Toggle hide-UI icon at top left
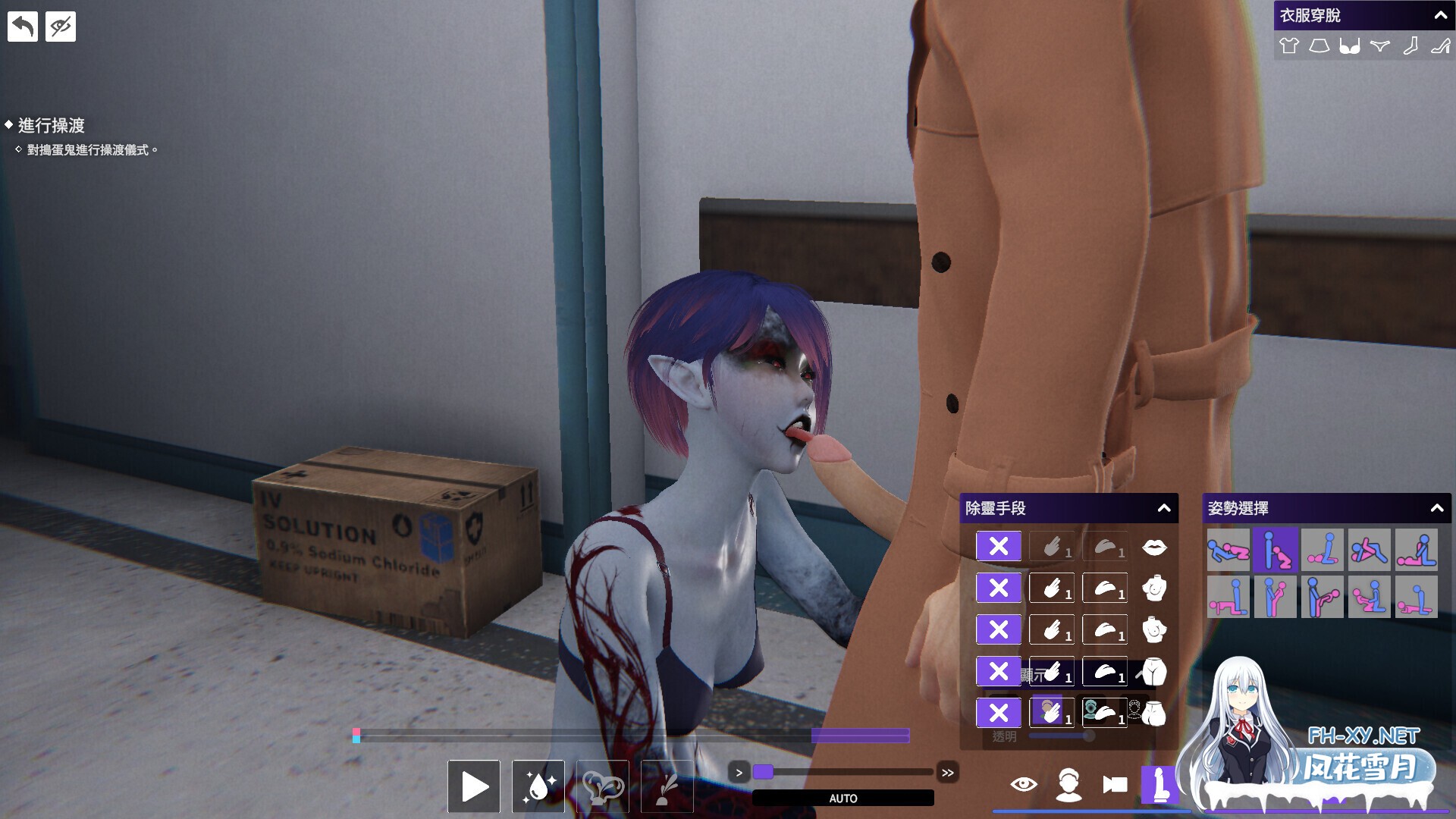The height and width of the screenshot is (819, 1456). (60, 25)
